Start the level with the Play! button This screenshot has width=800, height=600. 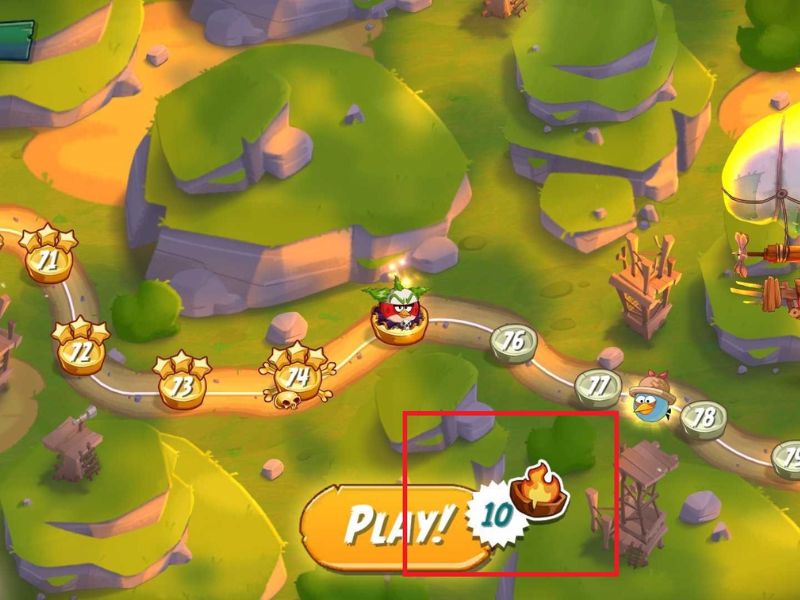point(395,524)
